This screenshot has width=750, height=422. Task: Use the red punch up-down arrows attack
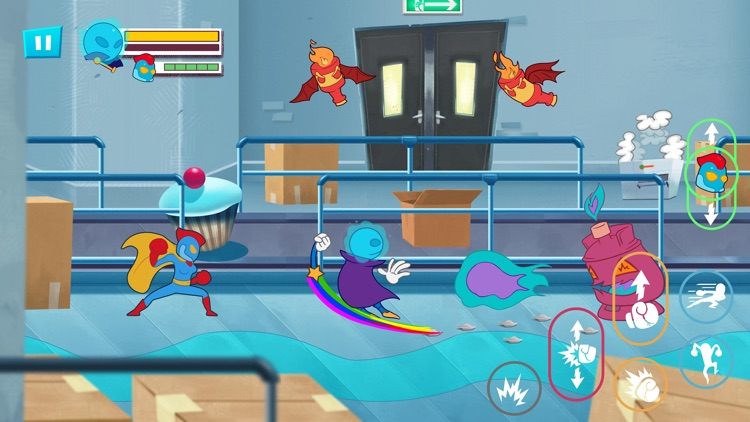click(x=576, y=351)
